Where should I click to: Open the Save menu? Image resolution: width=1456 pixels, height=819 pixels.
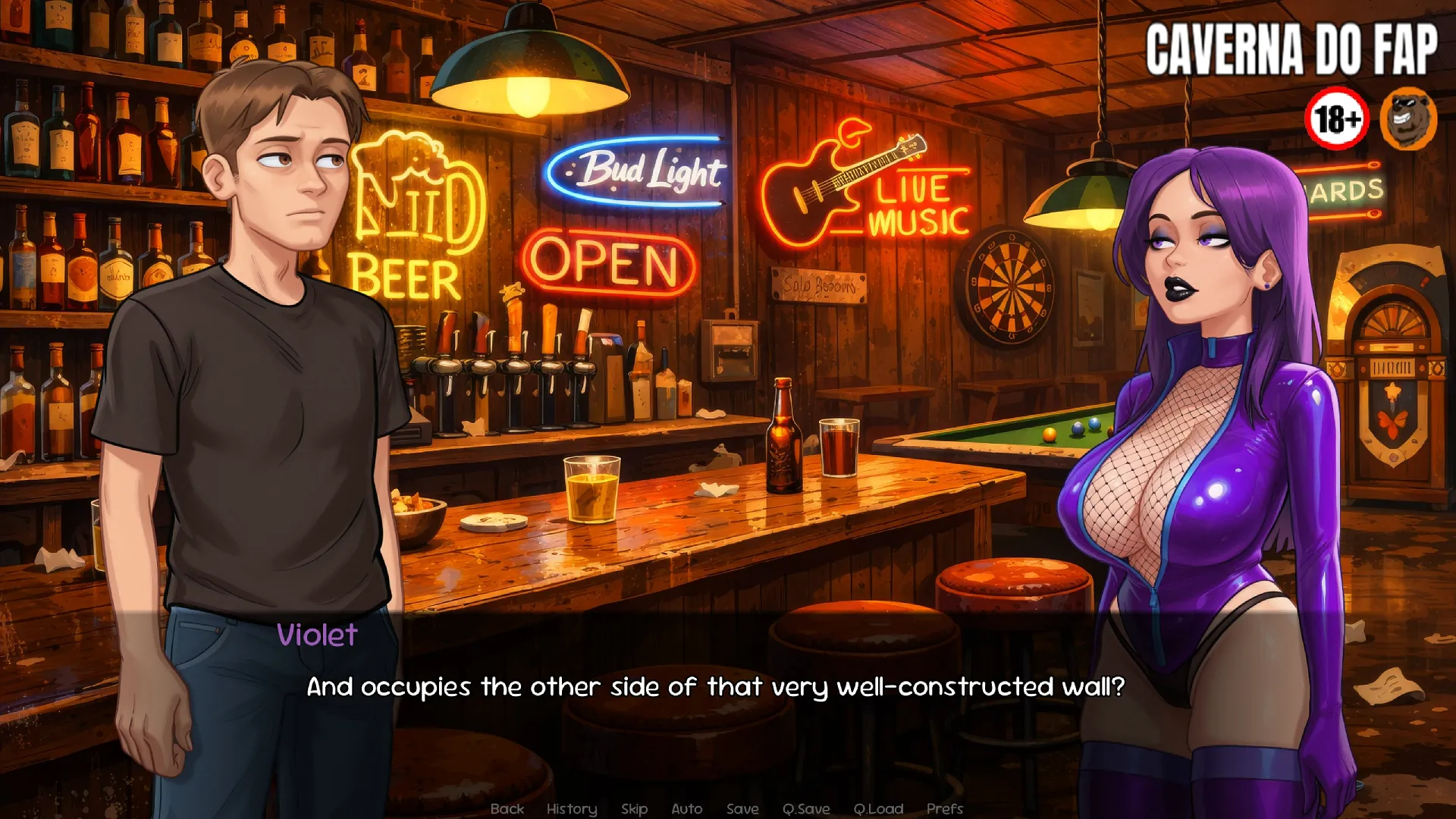(742, 808)
